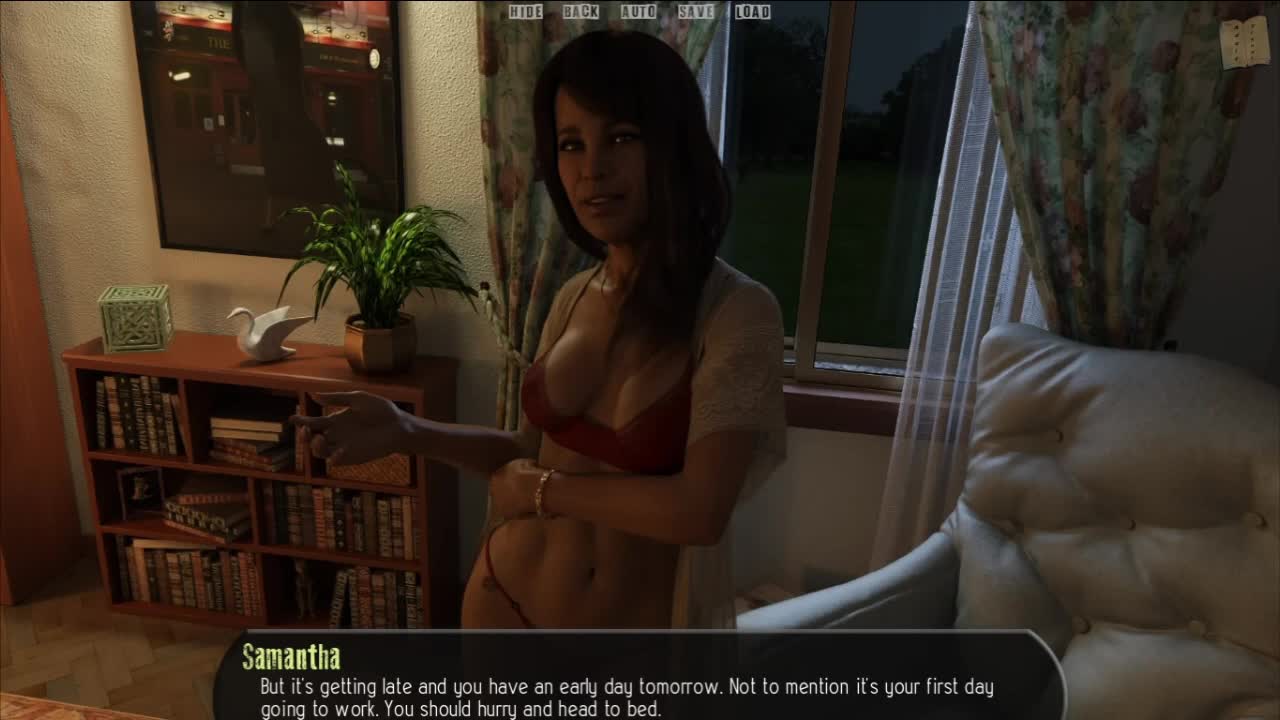Open the journal book icon
This screenshot has width=1280, height=720.
coord(1244,42)
